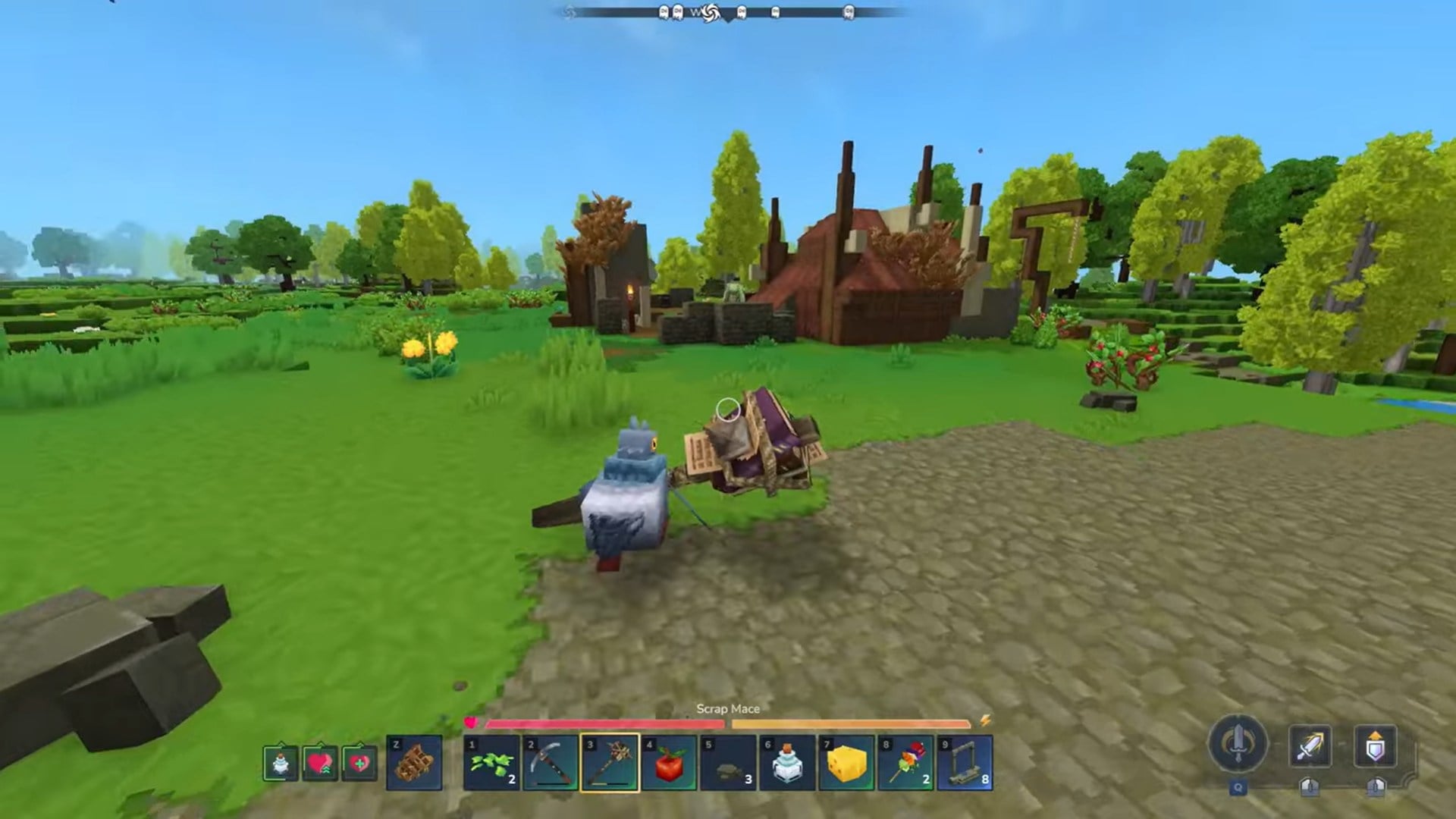Select the wooden bundle in the Z slot
This screenshot has height=819, width=1456.
(x=413, y=764)
